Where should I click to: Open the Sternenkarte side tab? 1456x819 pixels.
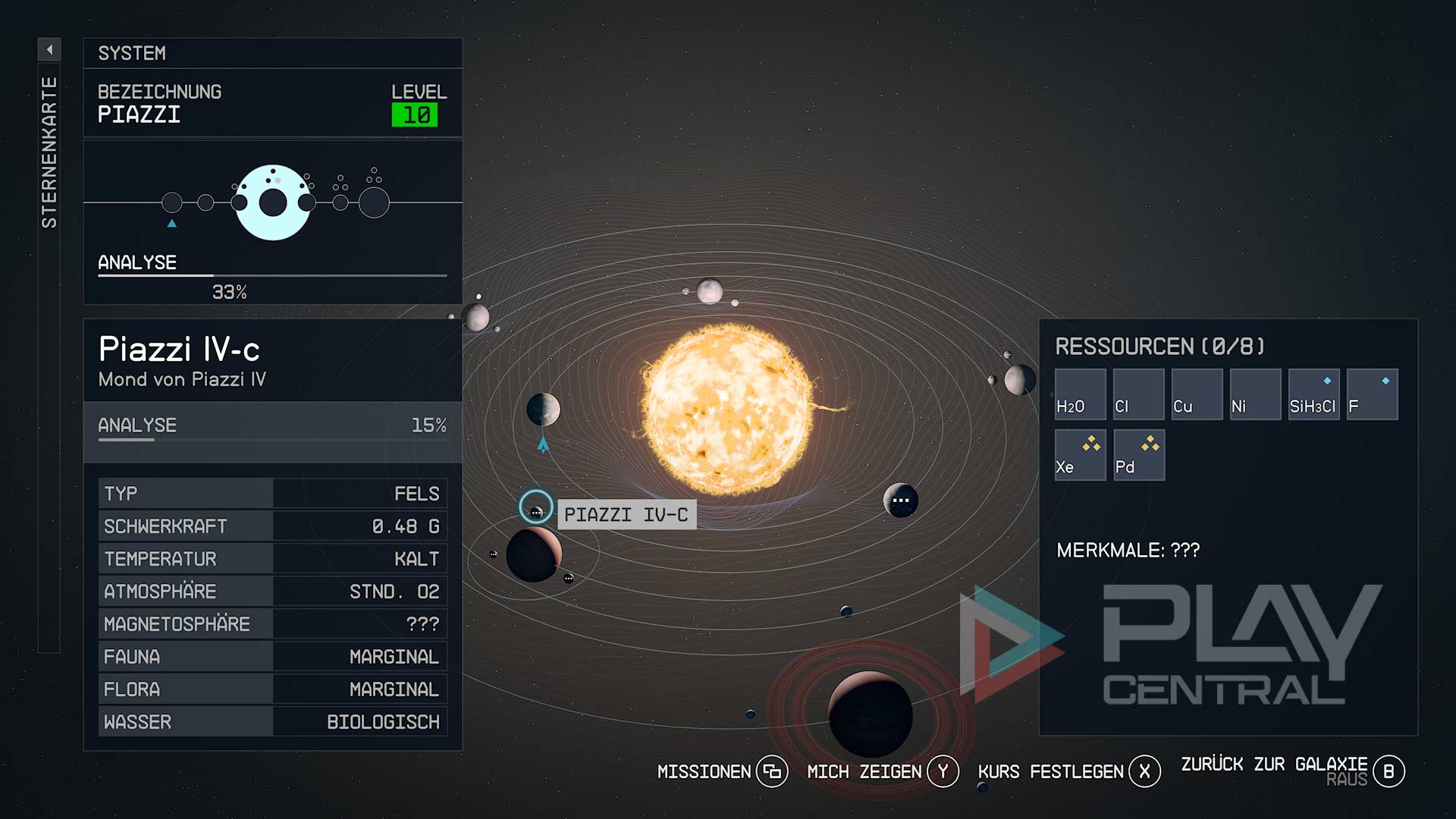(49, 152)
